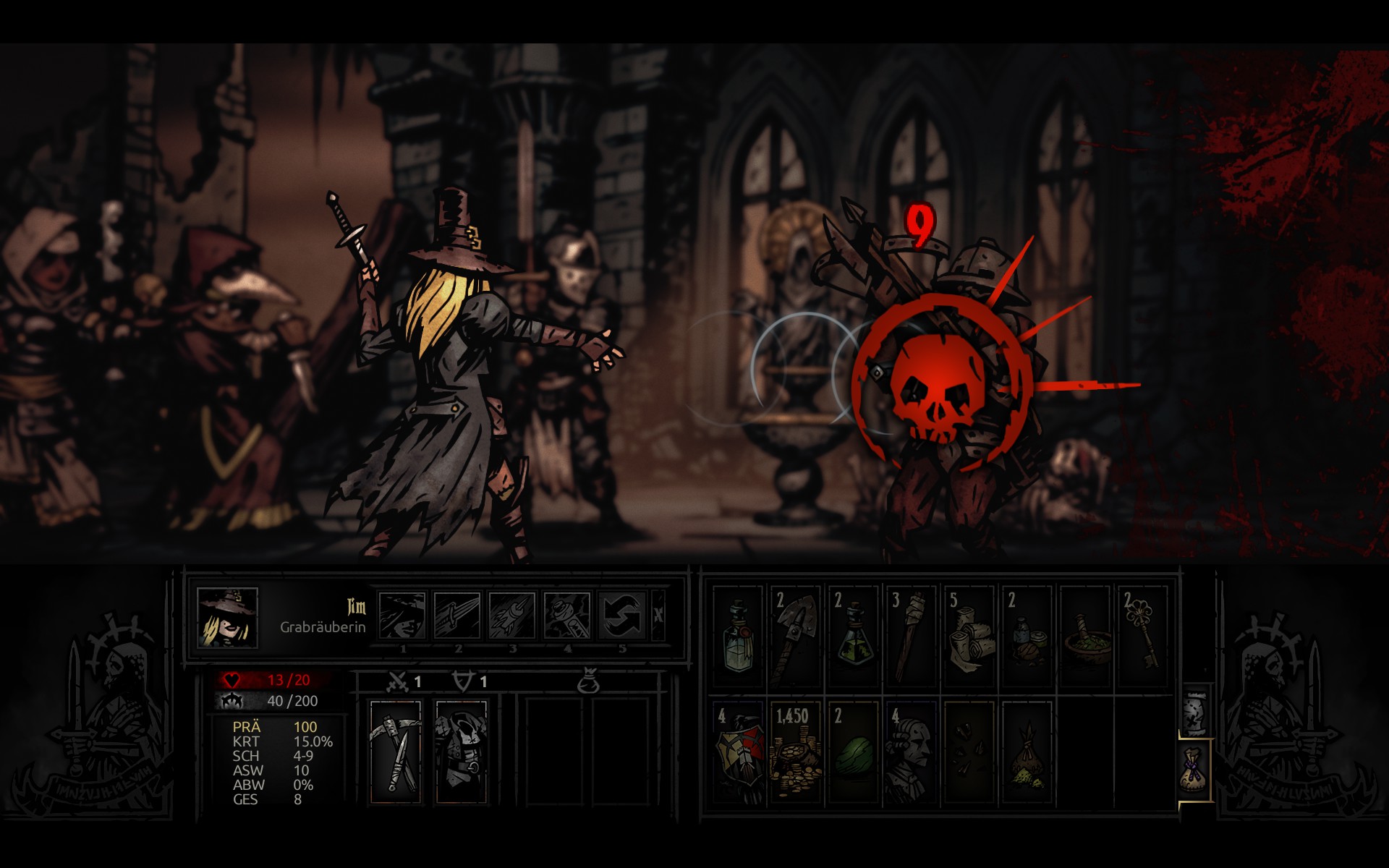The width and height of the screenshot is (1389, 868).
Task: Use the food provisions stack
Action: click(x=1027, y=637)
